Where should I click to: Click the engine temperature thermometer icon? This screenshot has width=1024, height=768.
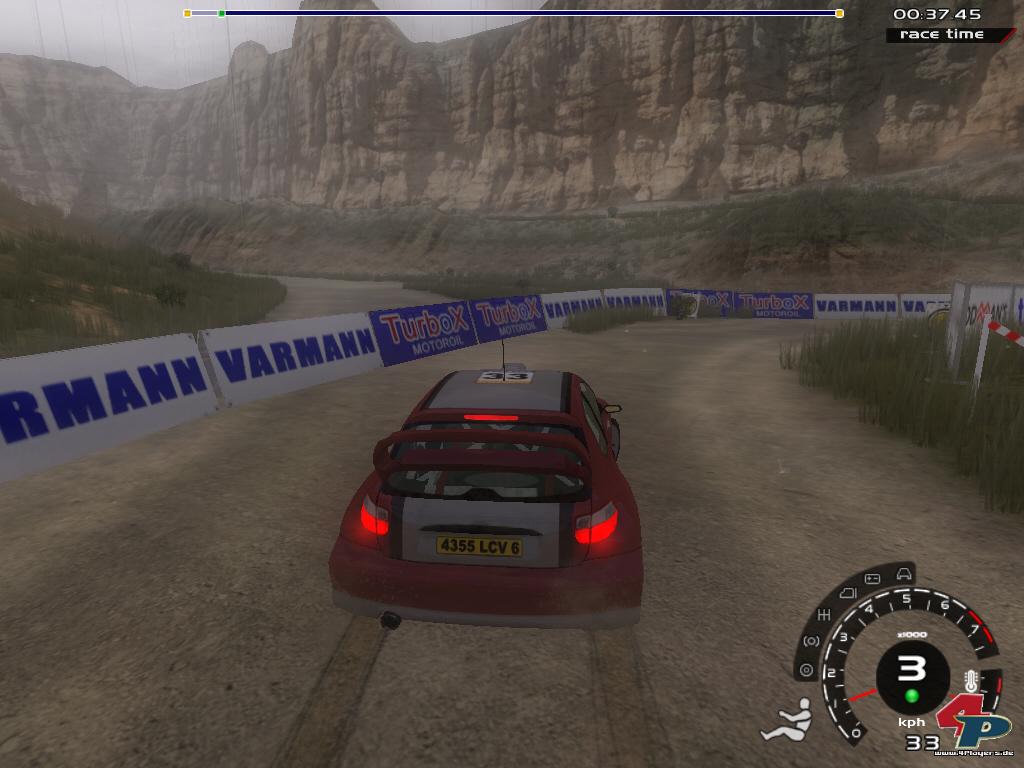969,682
